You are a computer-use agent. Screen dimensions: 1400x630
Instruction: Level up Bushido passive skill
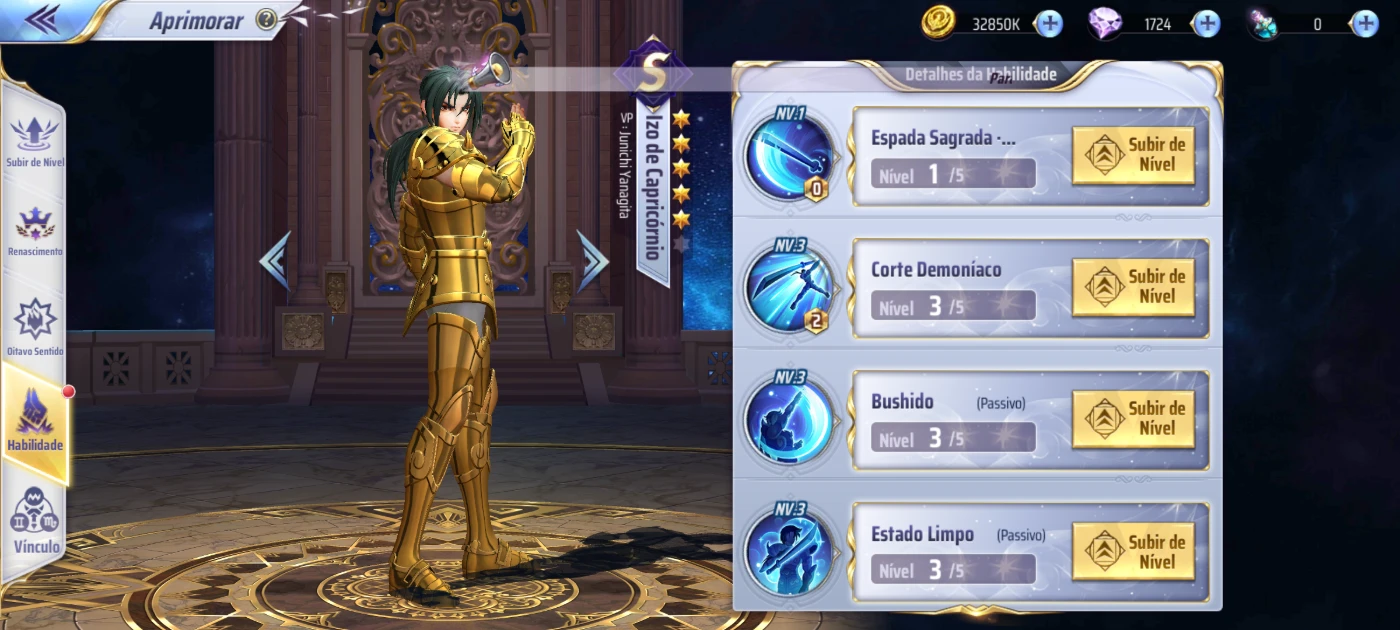[x=1133, y=419]
